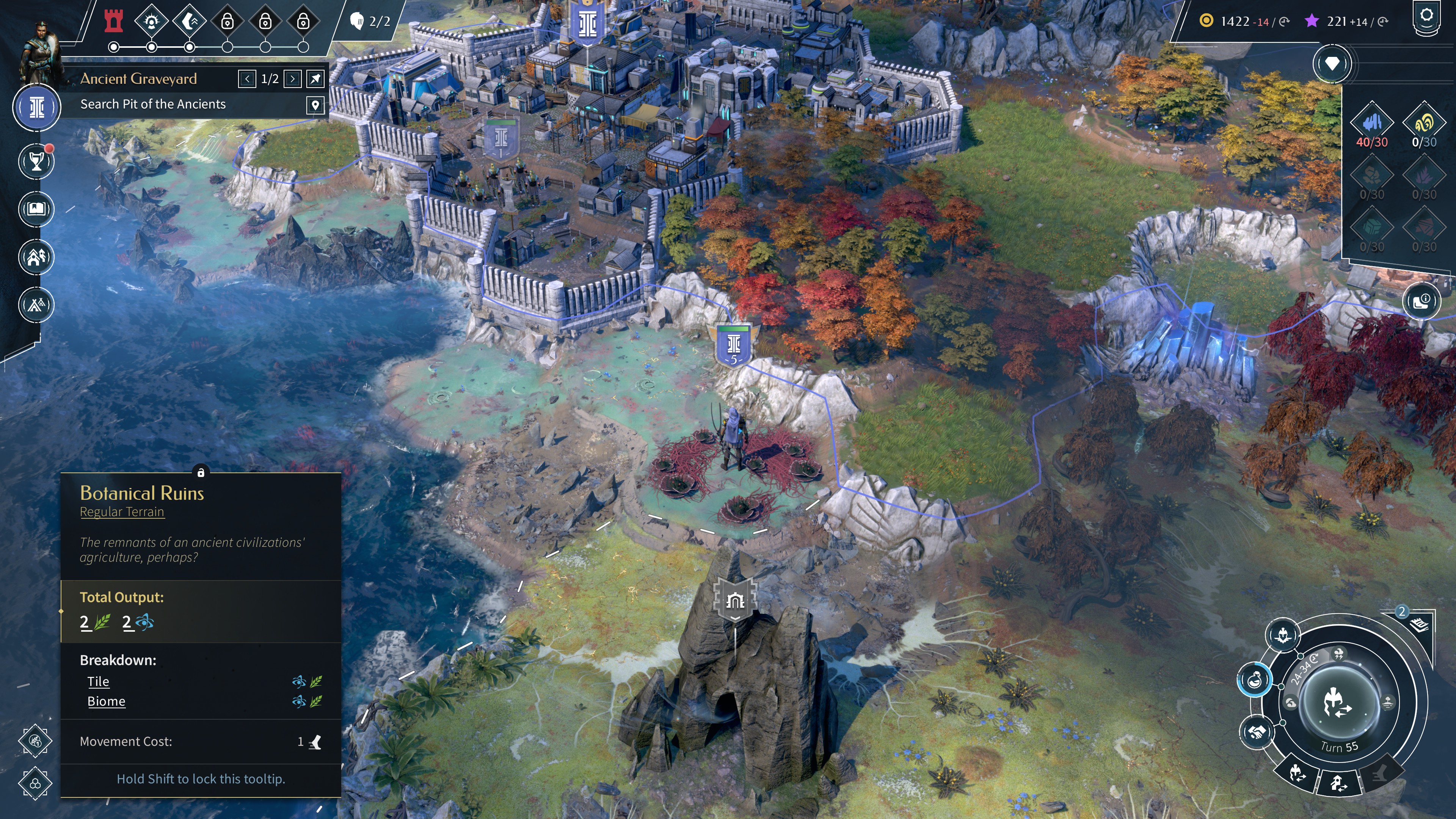The width and height of the screenshot is (1456, 819).
Task: Click the red castle tower icon
Action: [114, 22]
